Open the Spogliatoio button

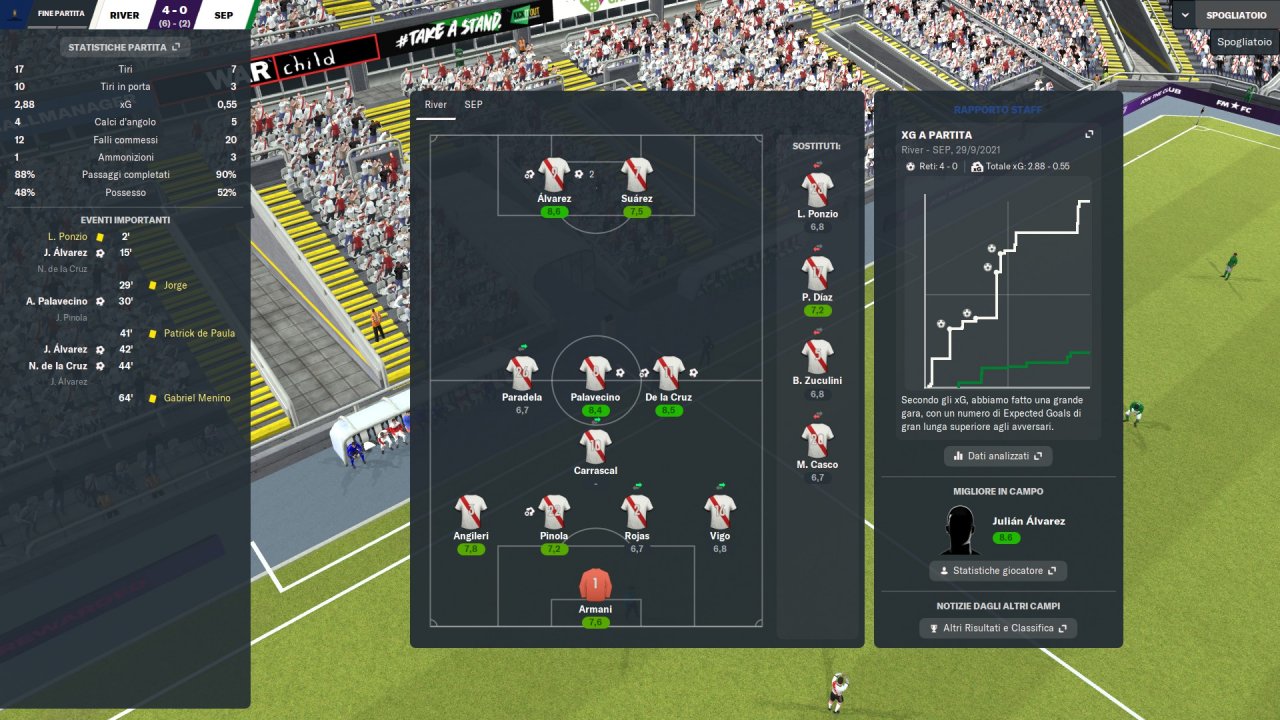tap(1236, 15)
